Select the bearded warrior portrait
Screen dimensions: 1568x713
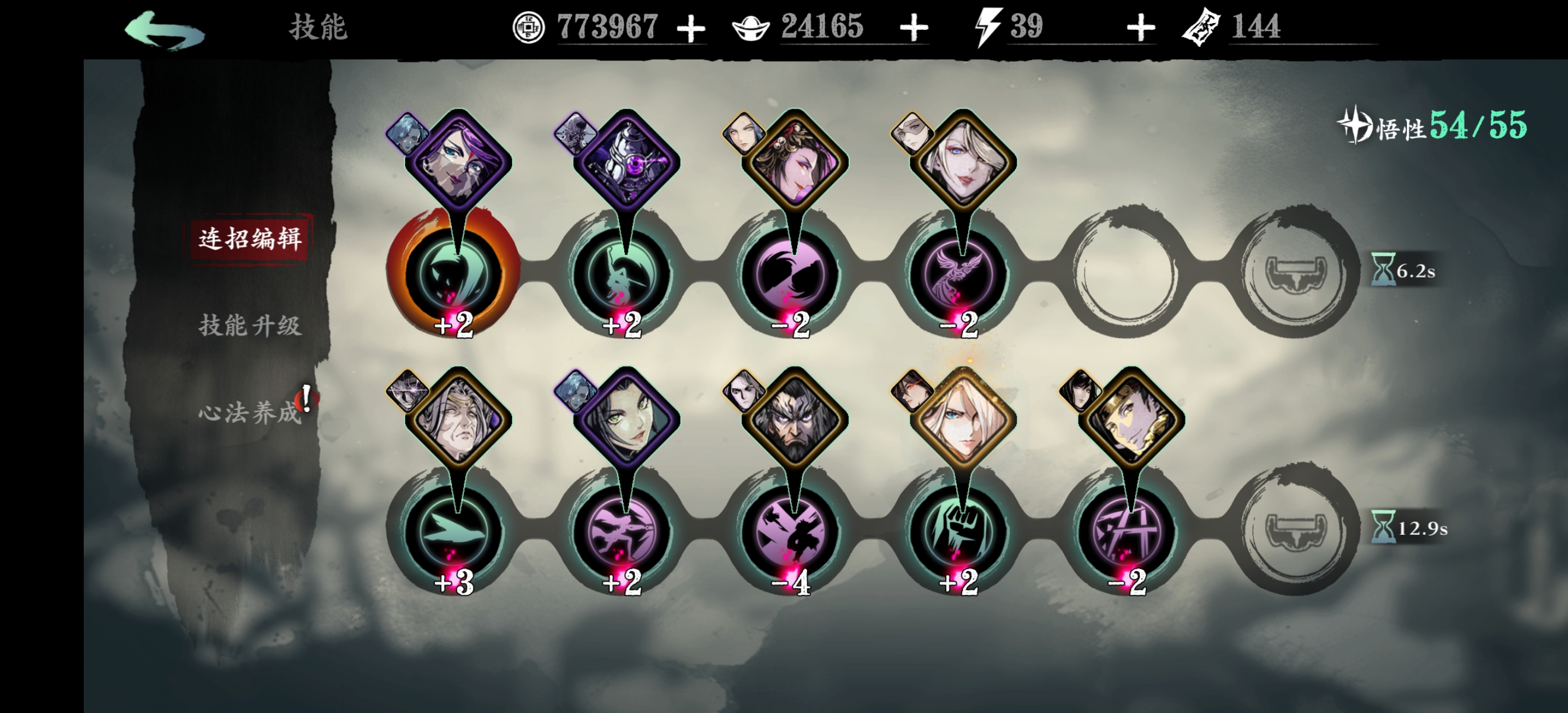click(794, 420)
